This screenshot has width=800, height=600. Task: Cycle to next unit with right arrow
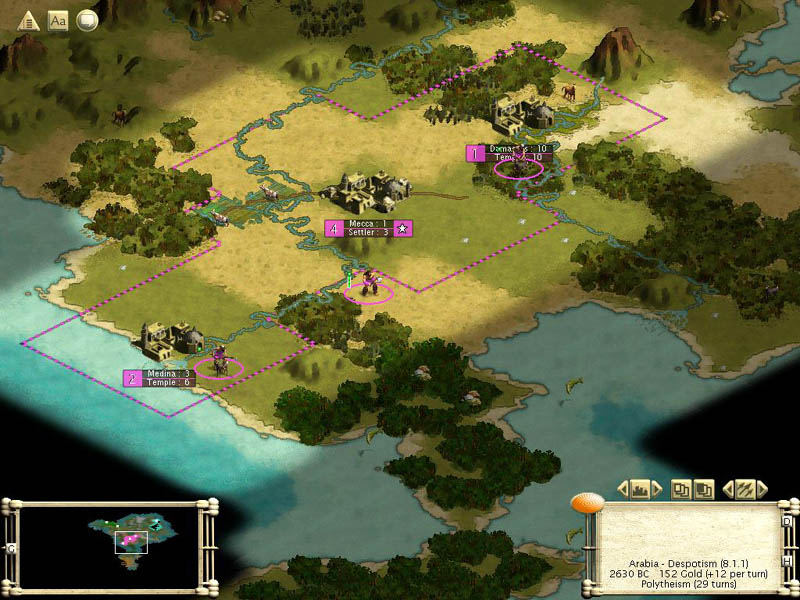point(762,489)
